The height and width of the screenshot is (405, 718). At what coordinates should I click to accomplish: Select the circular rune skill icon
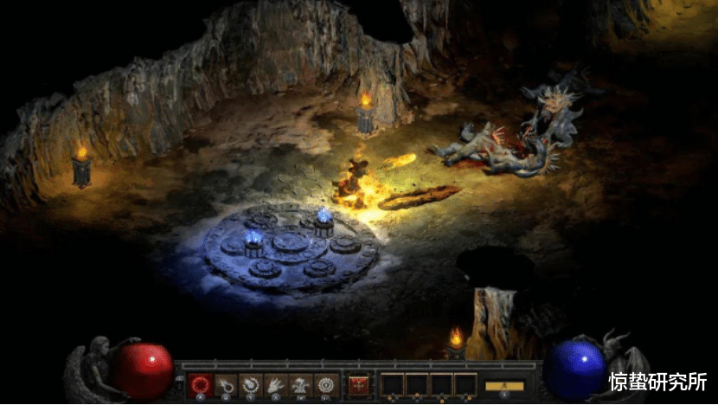[x=325, y=383]
